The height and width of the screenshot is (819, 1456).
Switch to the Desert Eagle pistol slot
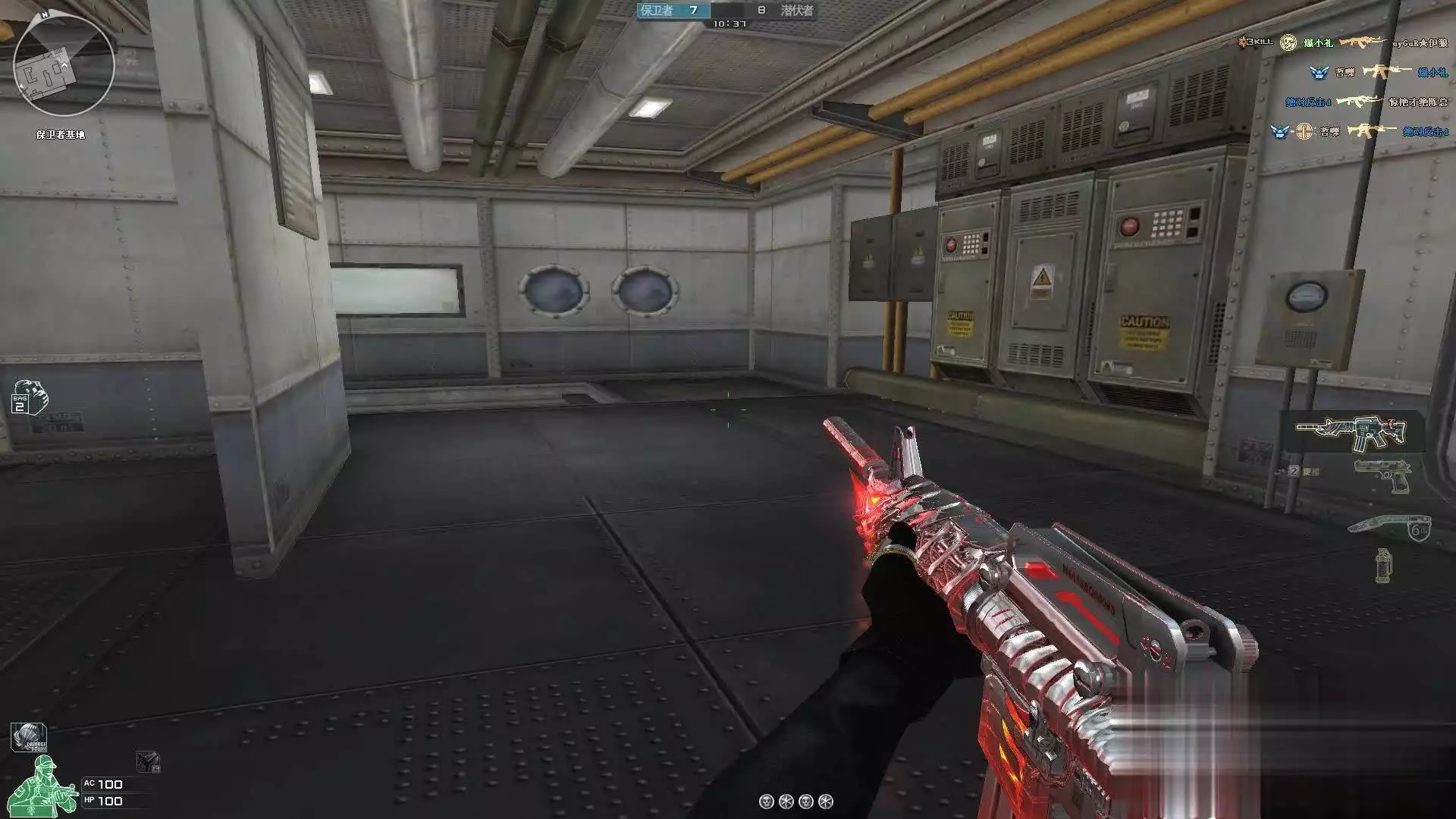click(x=1382, y=474)
